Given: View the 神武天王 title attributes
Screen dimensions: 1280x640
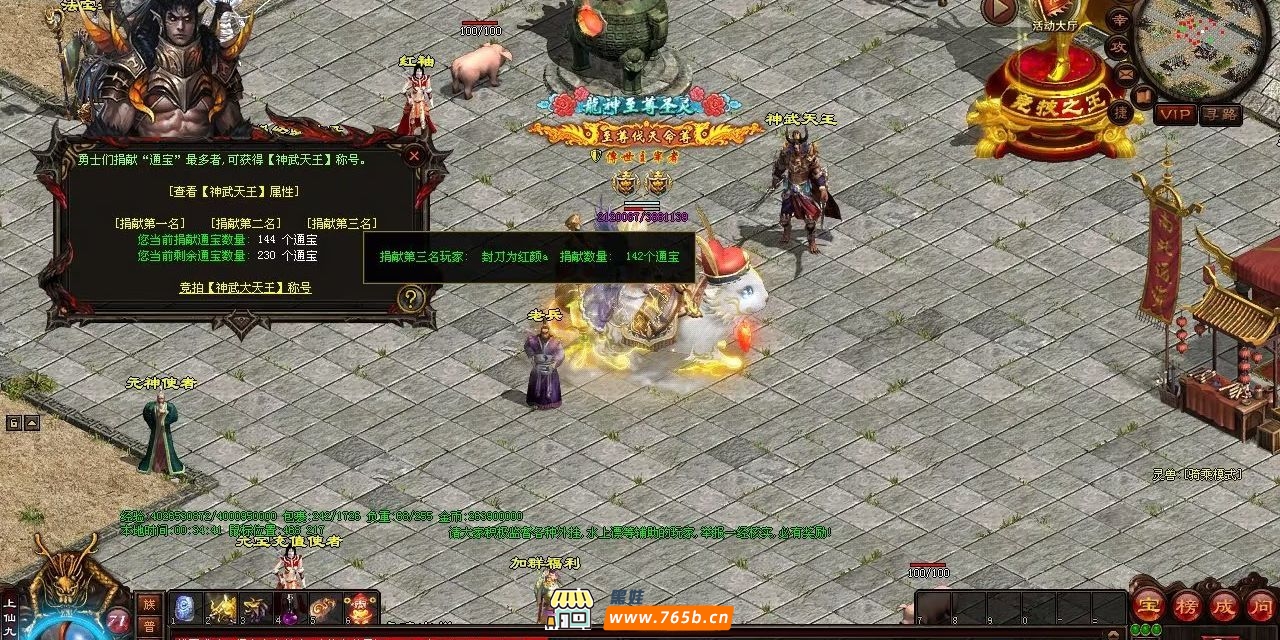Looking at the screenshot, I should click(235, 191).
